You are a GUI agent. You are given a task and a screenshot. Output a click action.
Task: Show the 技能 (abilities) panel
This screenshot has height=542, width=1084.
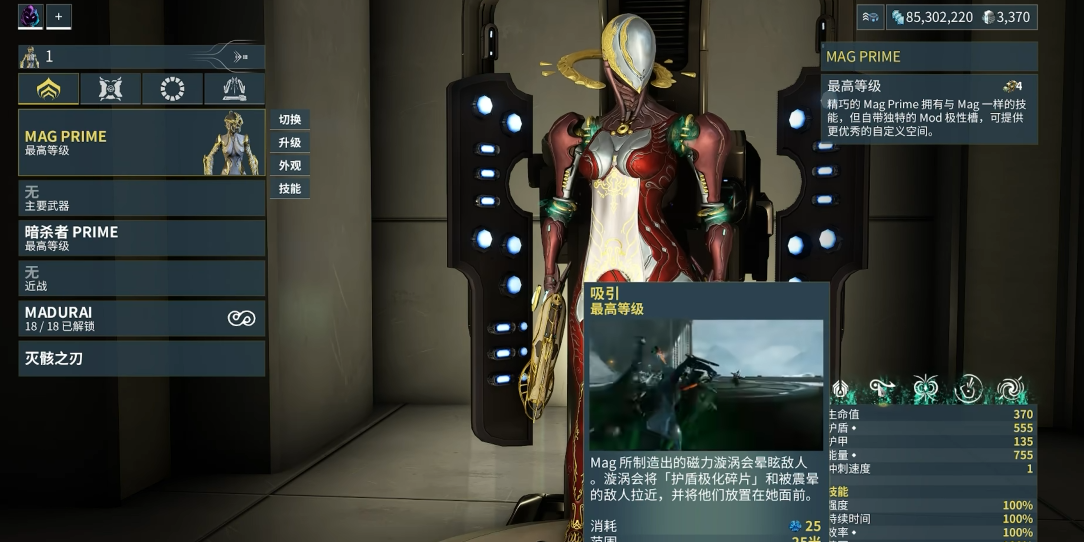click(290, 189)
